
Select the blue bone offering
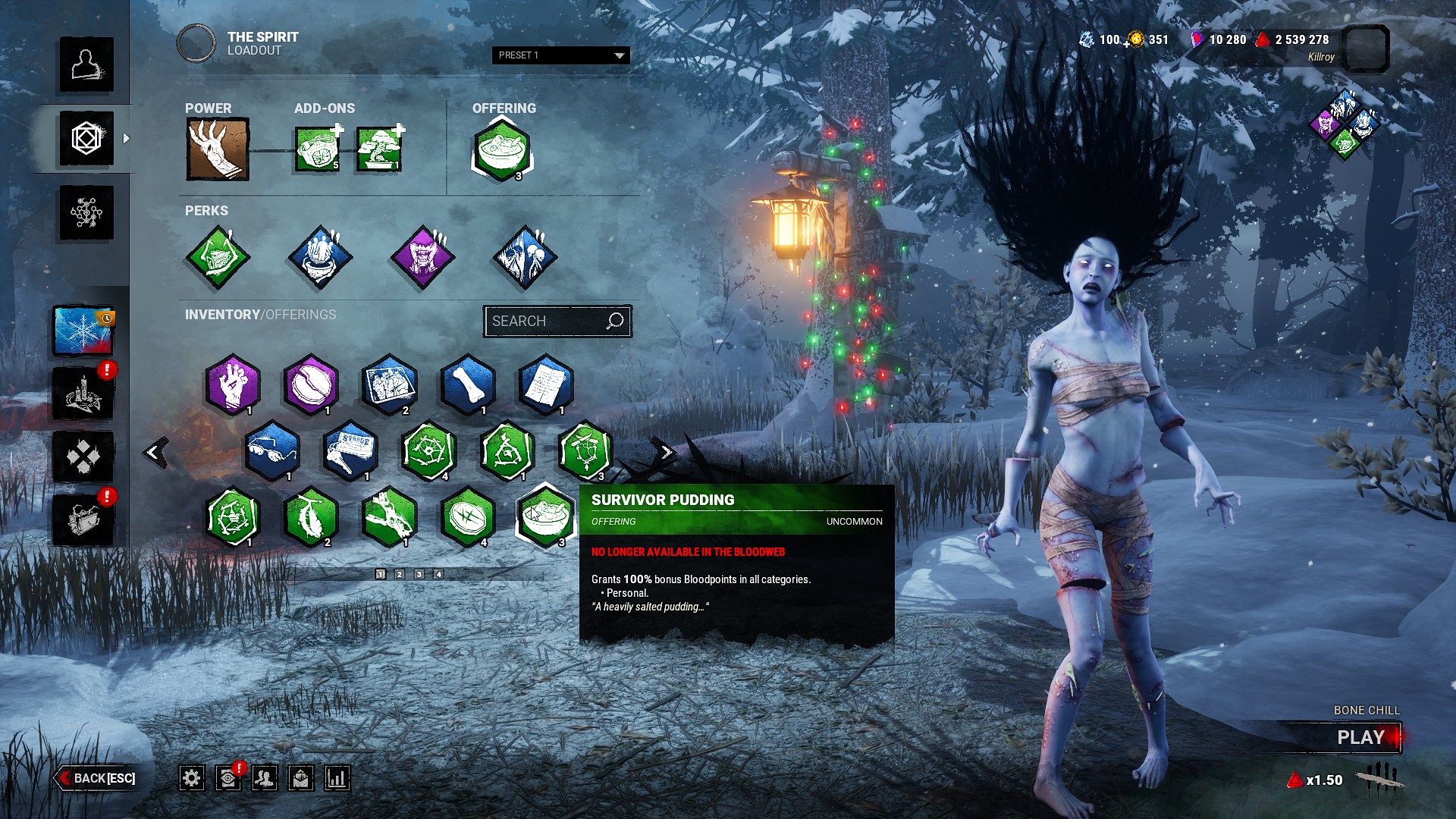coord(468,384)
